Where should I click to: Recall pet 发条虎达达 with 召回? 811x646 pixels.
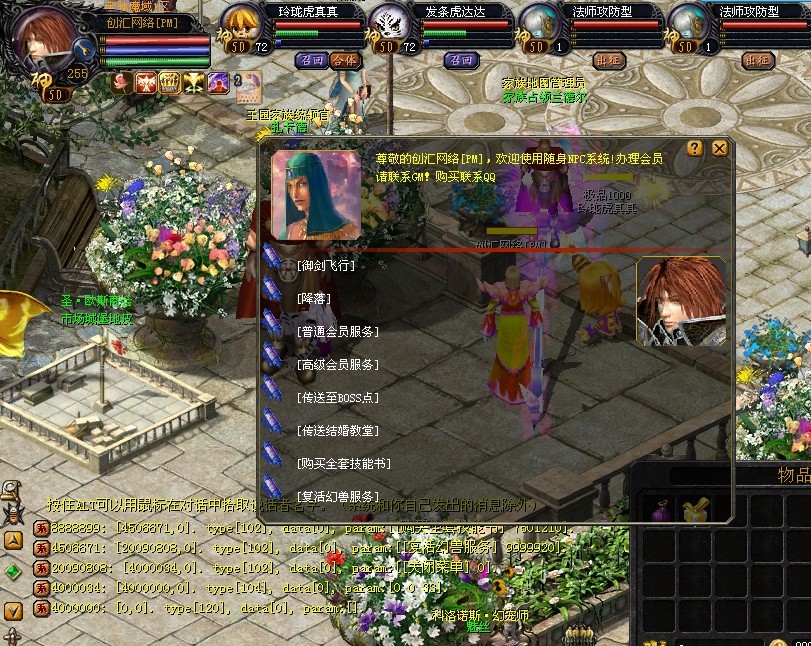click(460, 60)
